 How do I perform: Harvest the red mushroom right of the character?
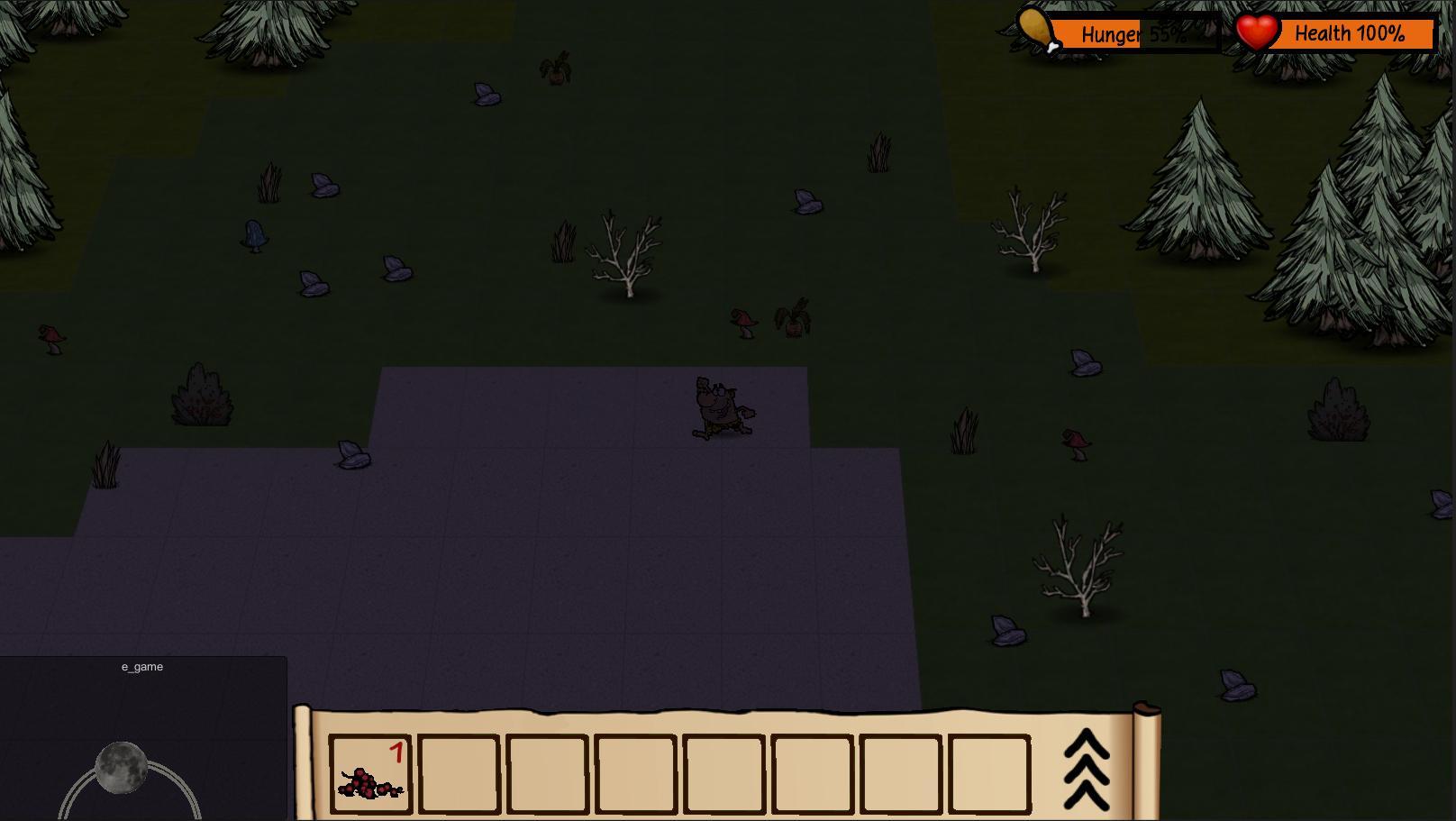click(1074, 442)
